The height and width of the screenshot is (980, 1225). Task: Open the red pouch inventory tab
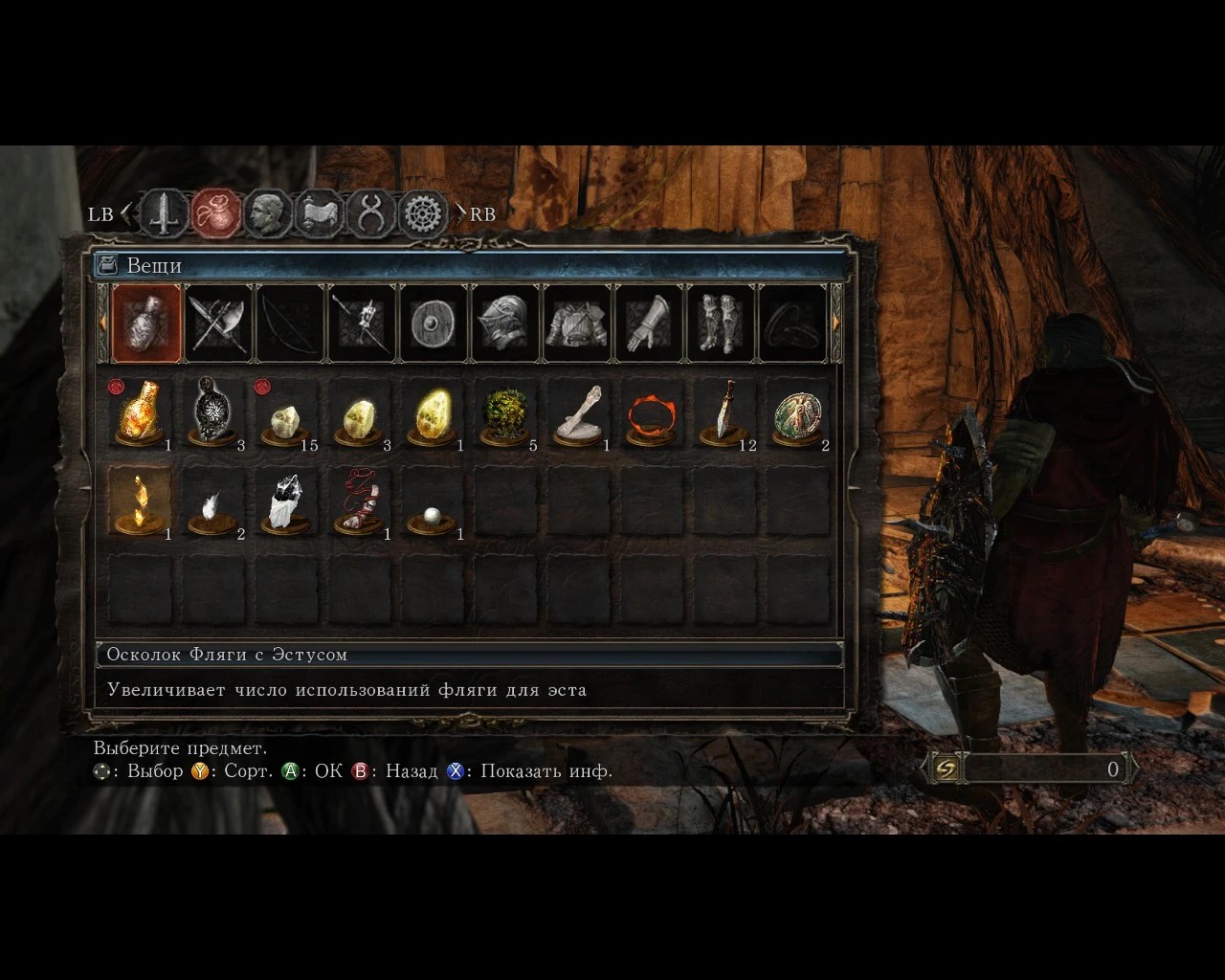(217, 213)
